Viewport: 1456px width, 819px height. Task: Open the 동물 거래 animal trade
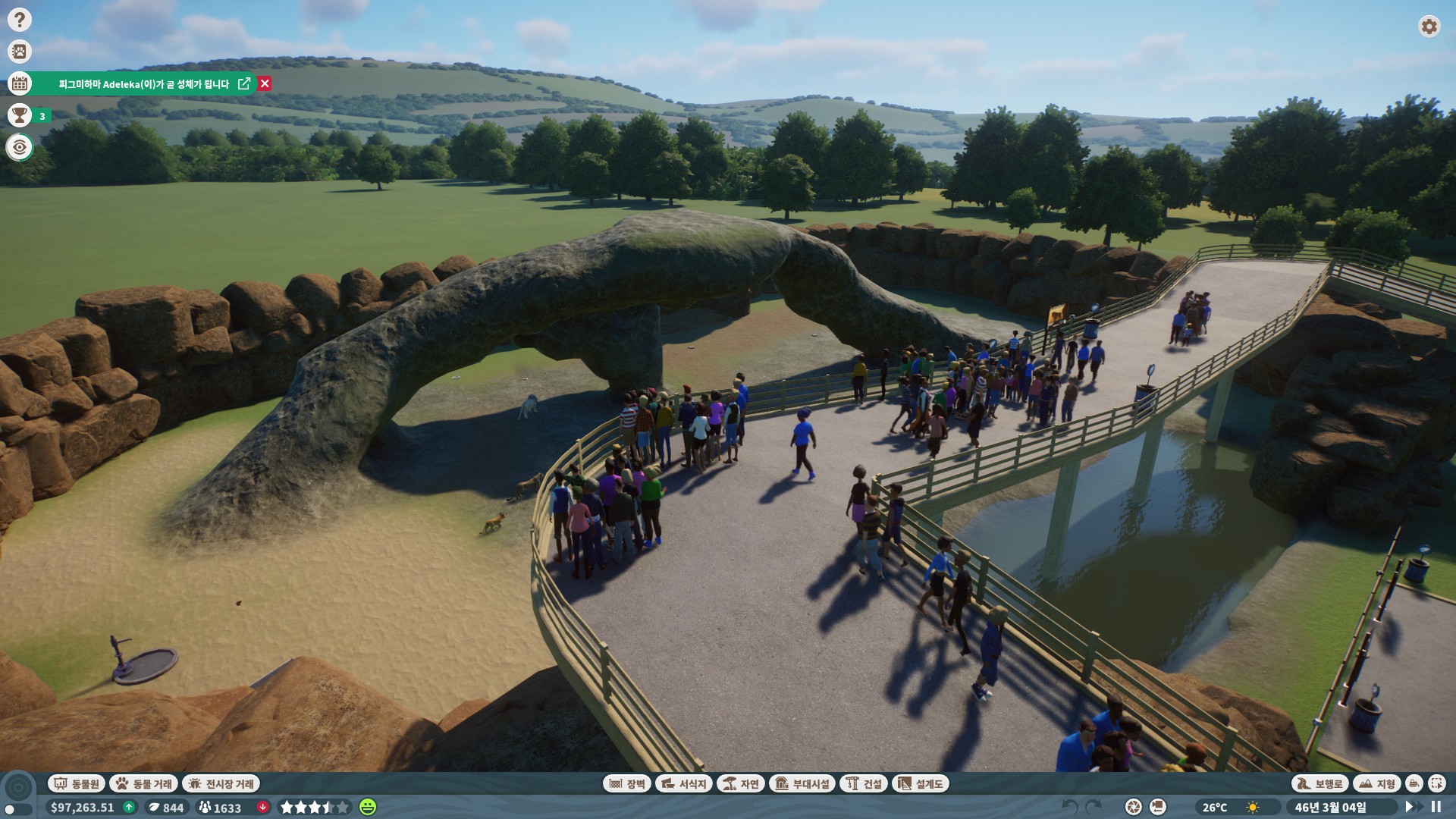click(x=144, y=783)
